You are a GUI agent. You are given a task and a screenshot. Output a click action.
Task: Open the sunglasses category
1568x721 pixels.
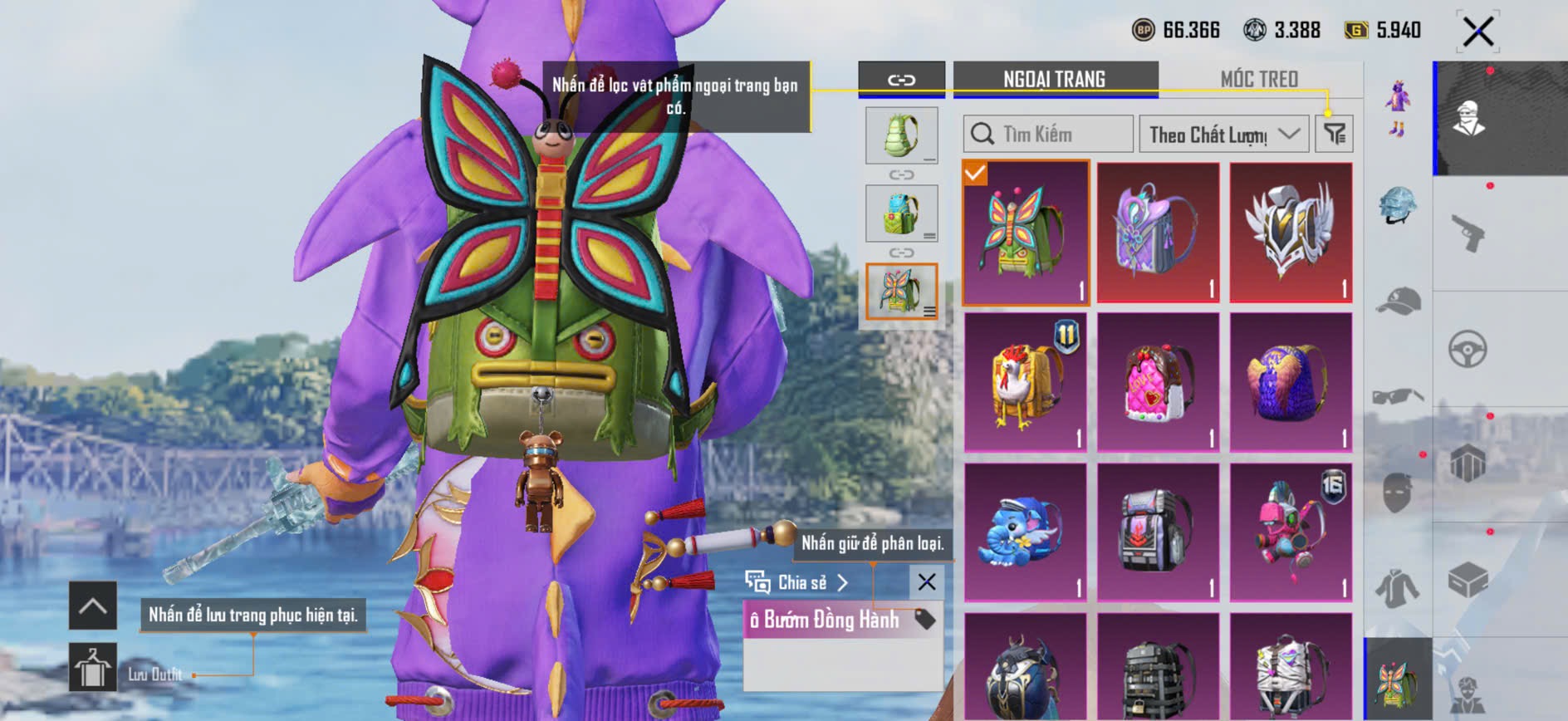[1399, 396]
